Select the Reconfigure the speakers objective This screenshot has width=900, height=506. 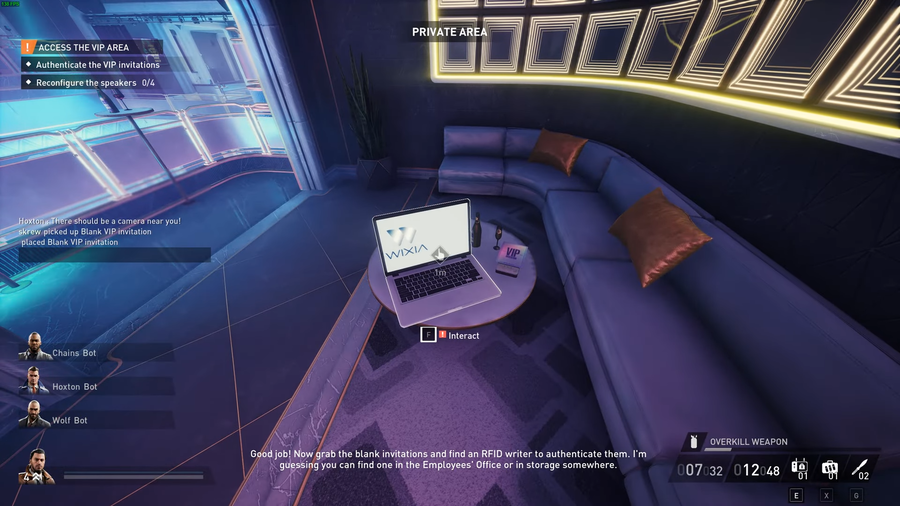(90, 83)
